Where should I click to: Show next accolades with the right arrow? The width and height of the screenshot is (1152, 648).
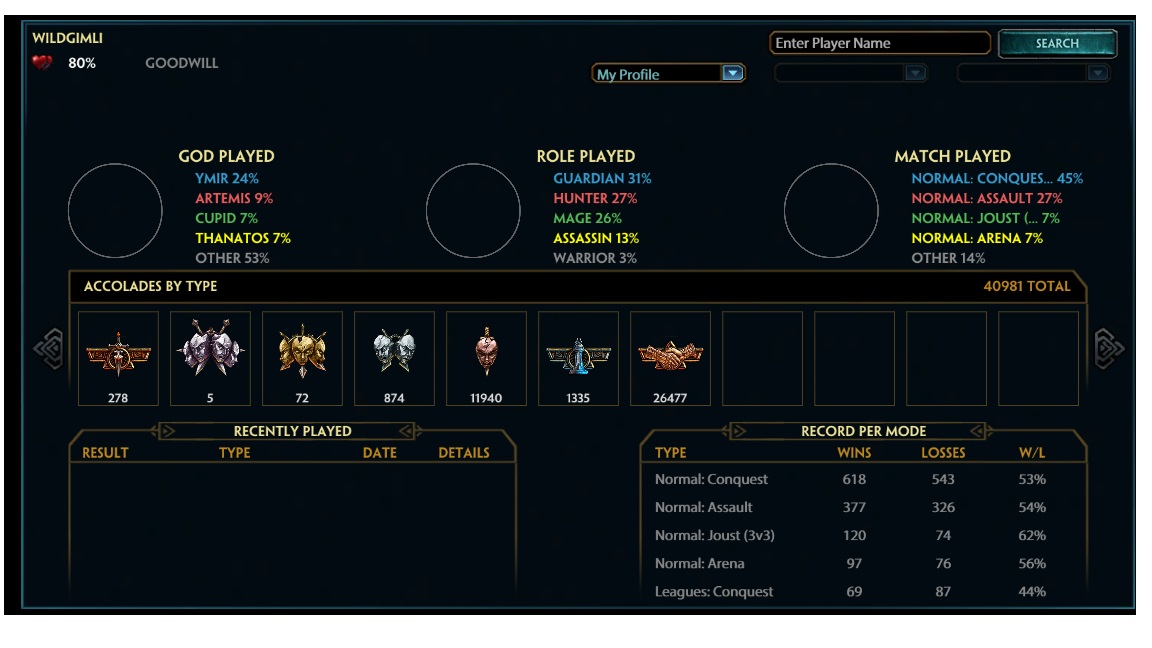click(1109, 349)
